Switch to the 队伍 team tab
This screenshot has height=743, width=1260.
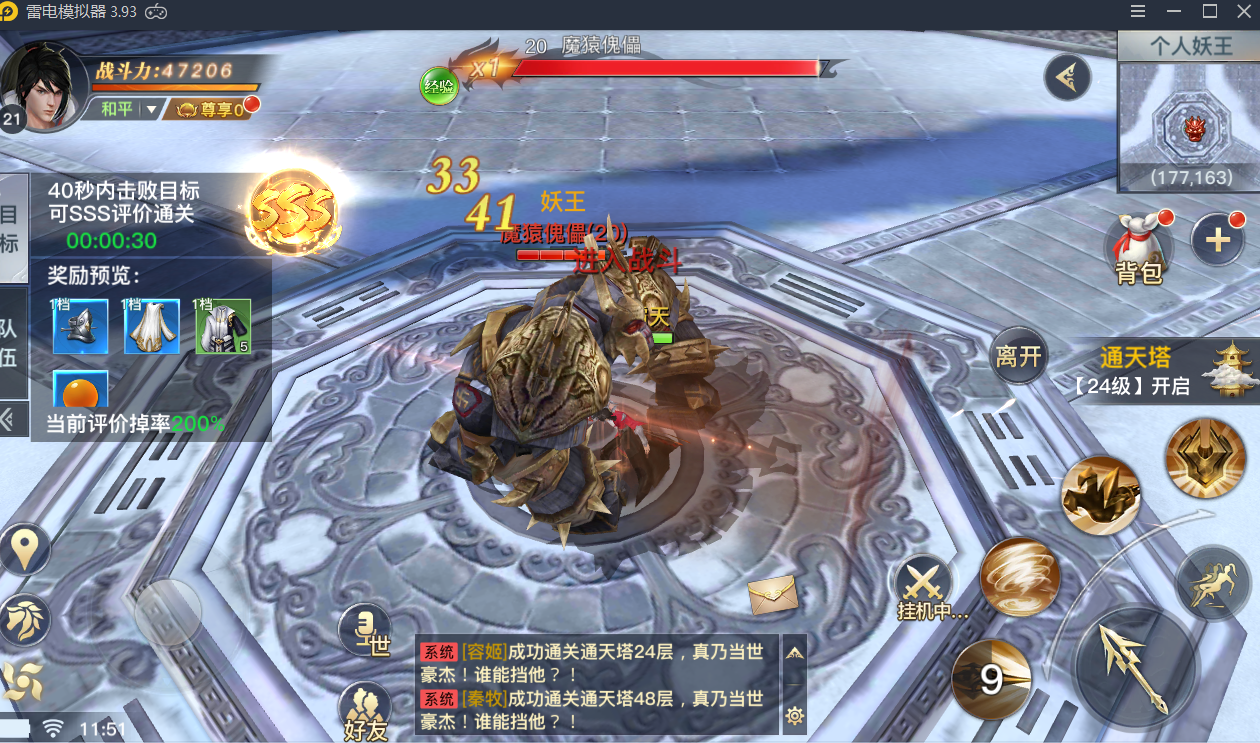coord(10,343)
